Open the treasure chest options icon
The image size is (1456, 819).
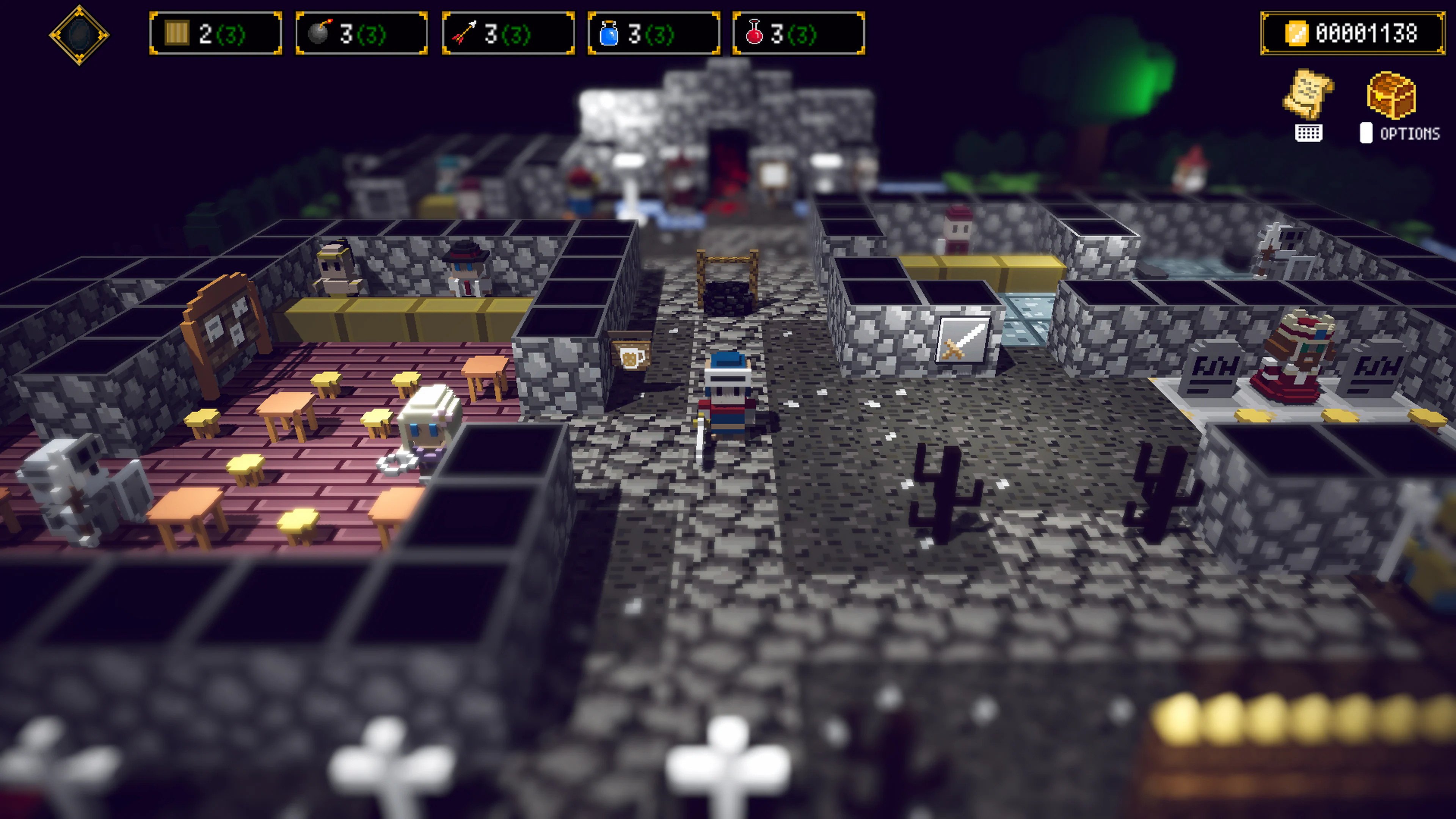(x=1391, y=95)
